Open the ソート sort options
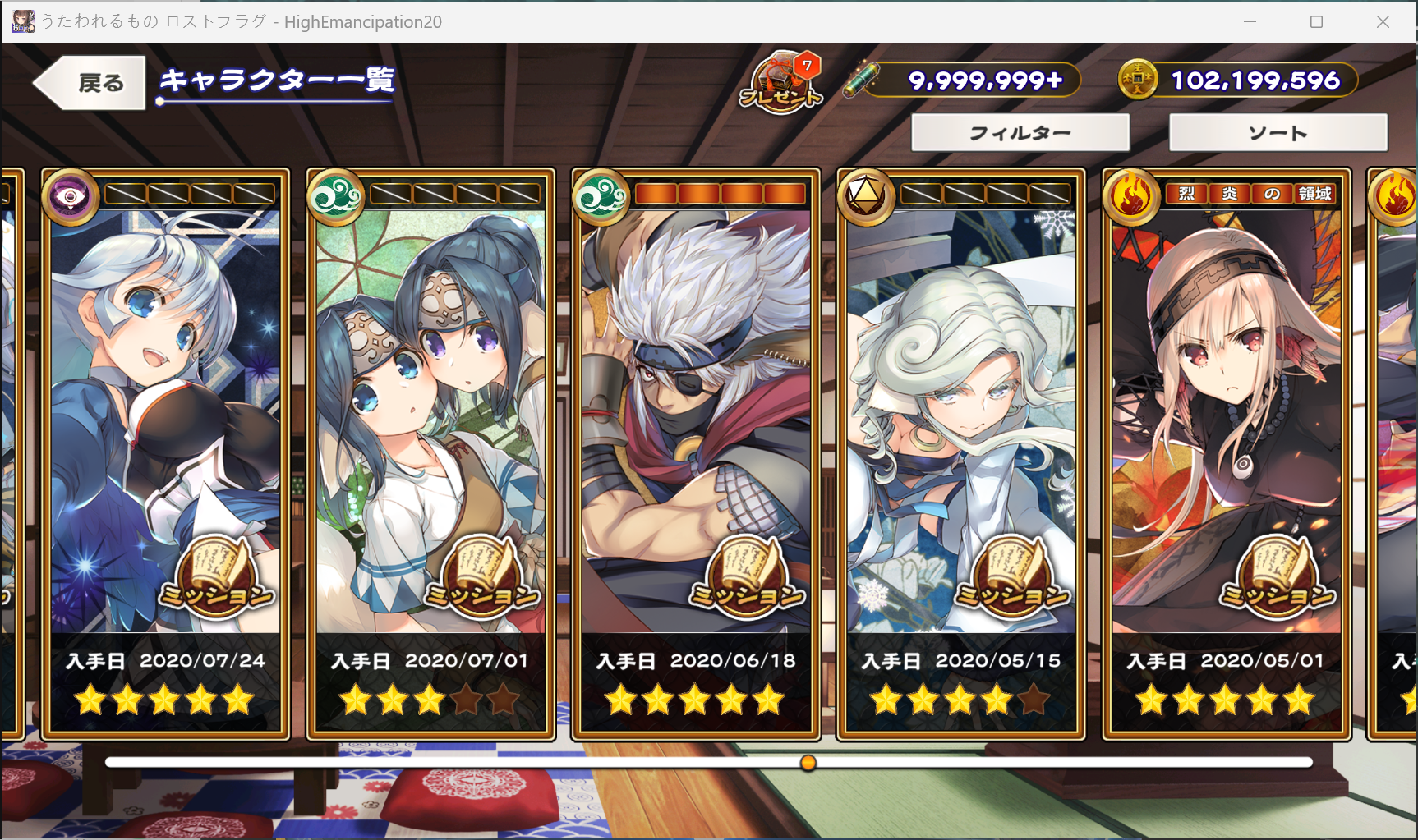 [x=1278, y=133]
